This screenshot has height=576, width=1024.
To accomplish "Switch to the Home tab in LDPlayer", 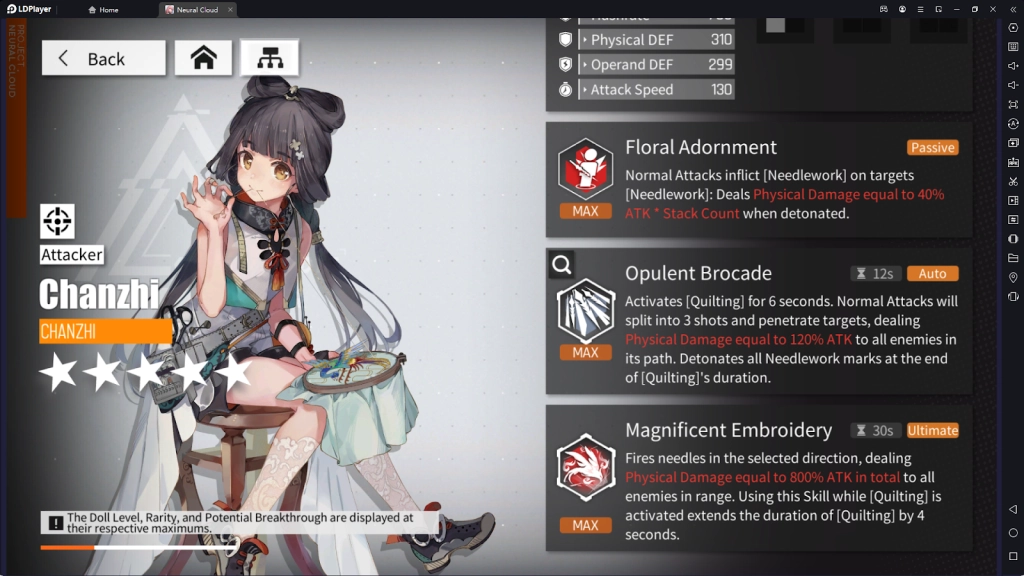I will click(x=103, y=10).
